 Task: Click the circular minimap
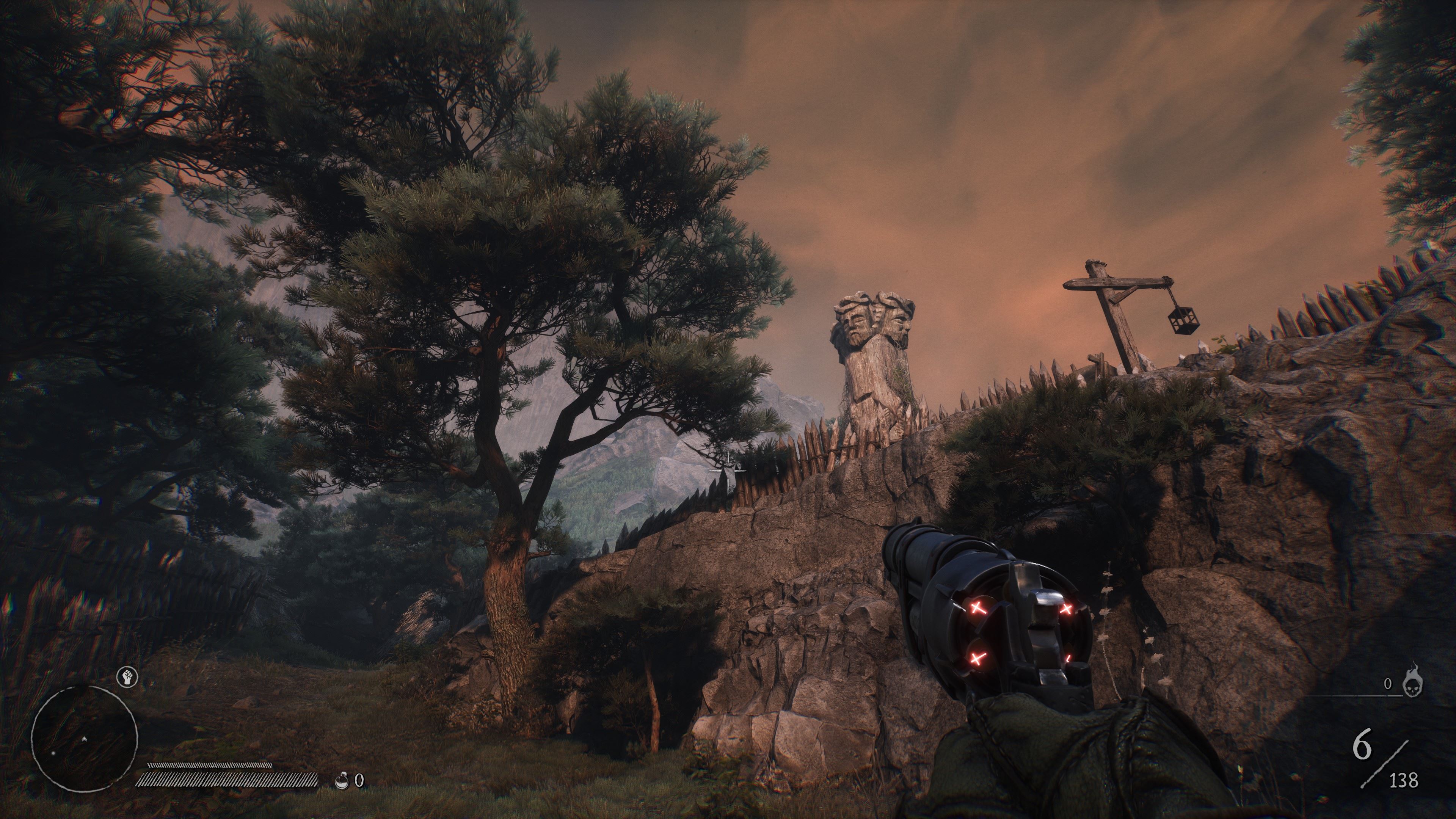point(84,738)
